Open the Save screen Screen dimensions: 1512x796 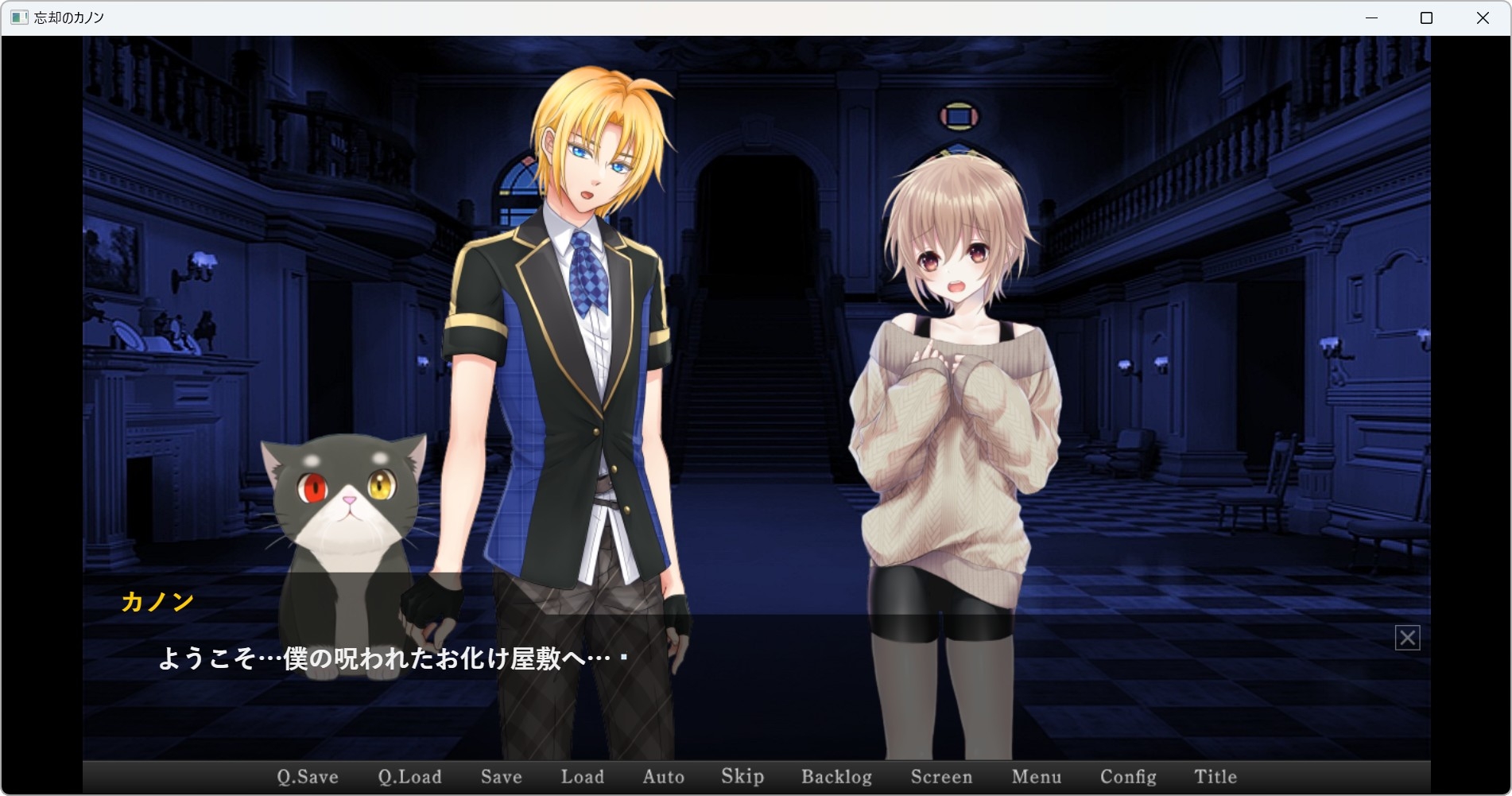pyautogui.click(x=501, y=777)
